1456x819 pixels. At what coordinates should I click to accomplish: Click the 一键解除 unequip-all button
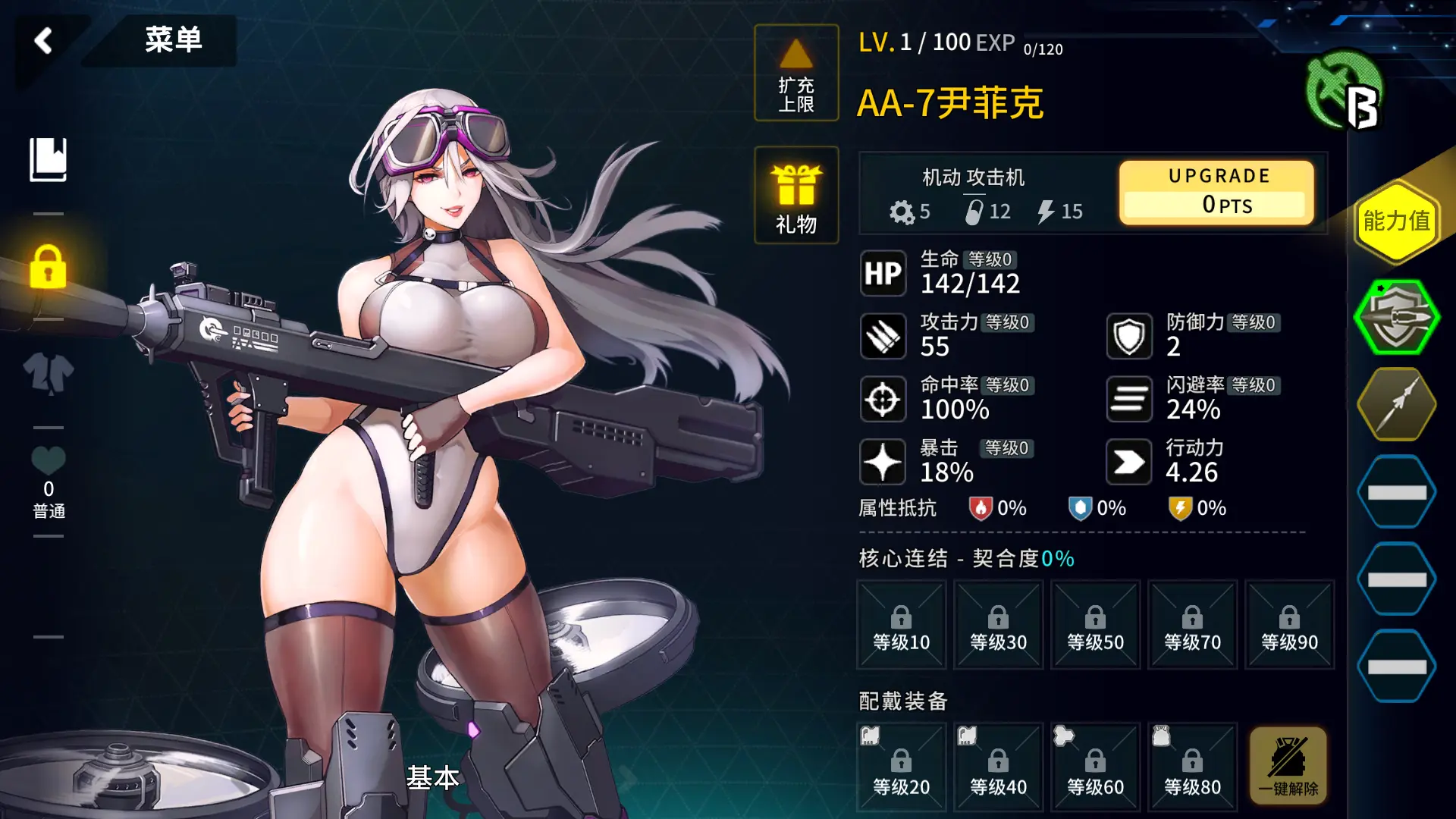(x=1289, y=766)
